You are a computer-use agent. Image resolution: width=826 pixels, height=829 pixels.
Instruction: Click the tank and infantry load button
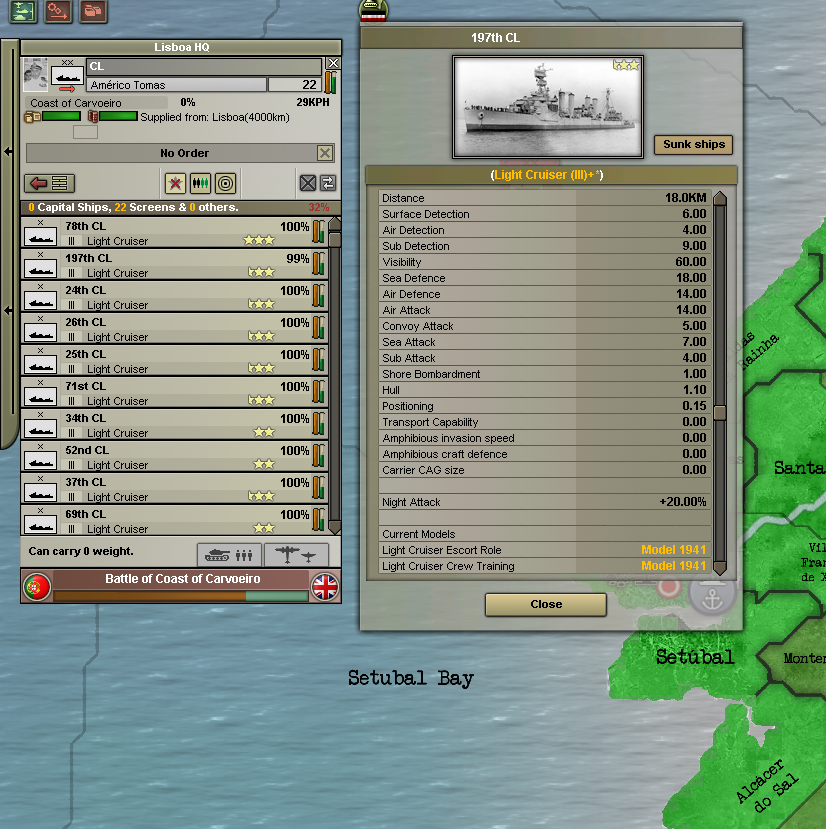229,554
